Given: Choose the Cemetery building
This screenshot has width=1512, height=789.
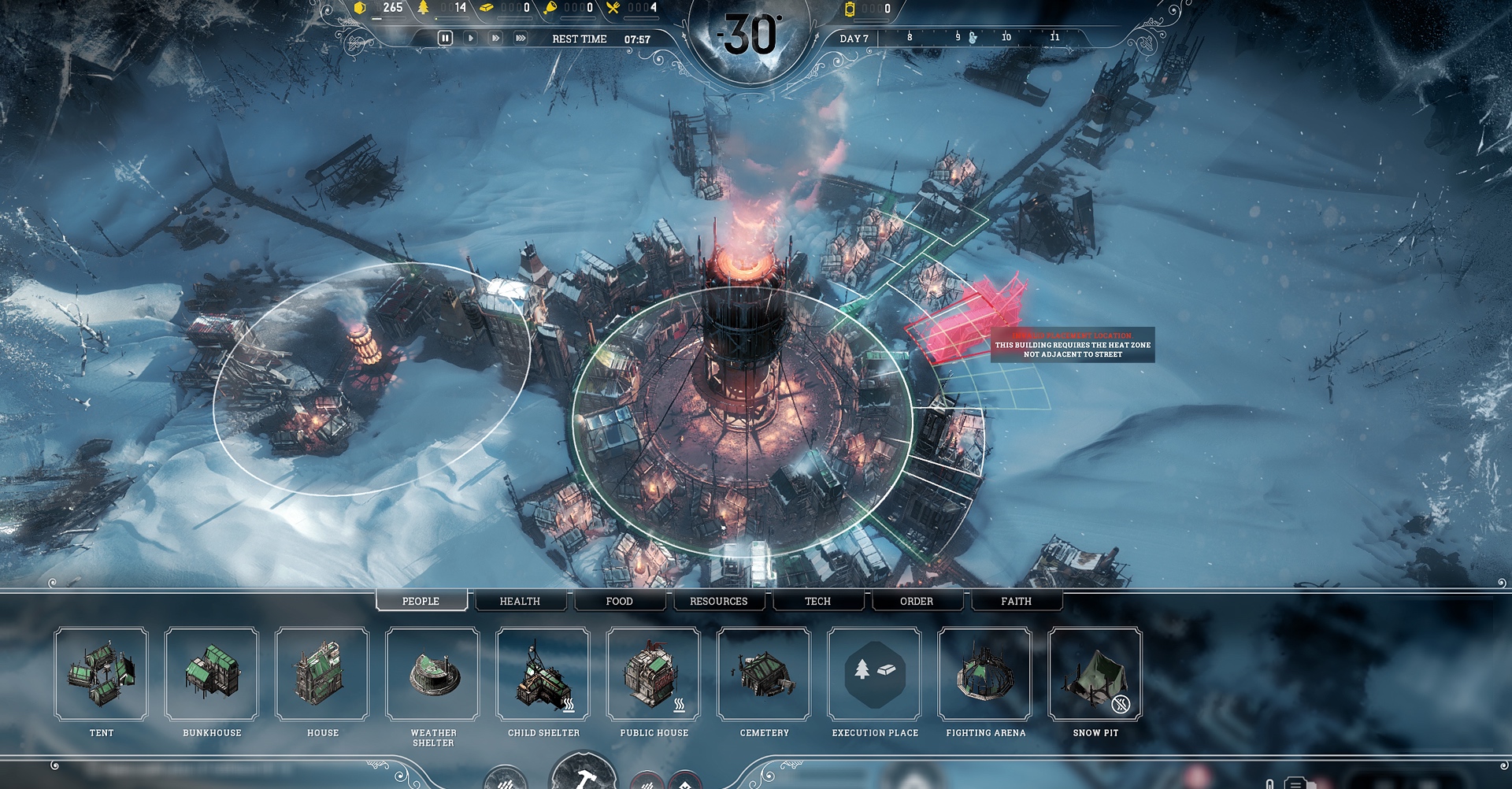Looking at the screenshot, I should point(763,674).
